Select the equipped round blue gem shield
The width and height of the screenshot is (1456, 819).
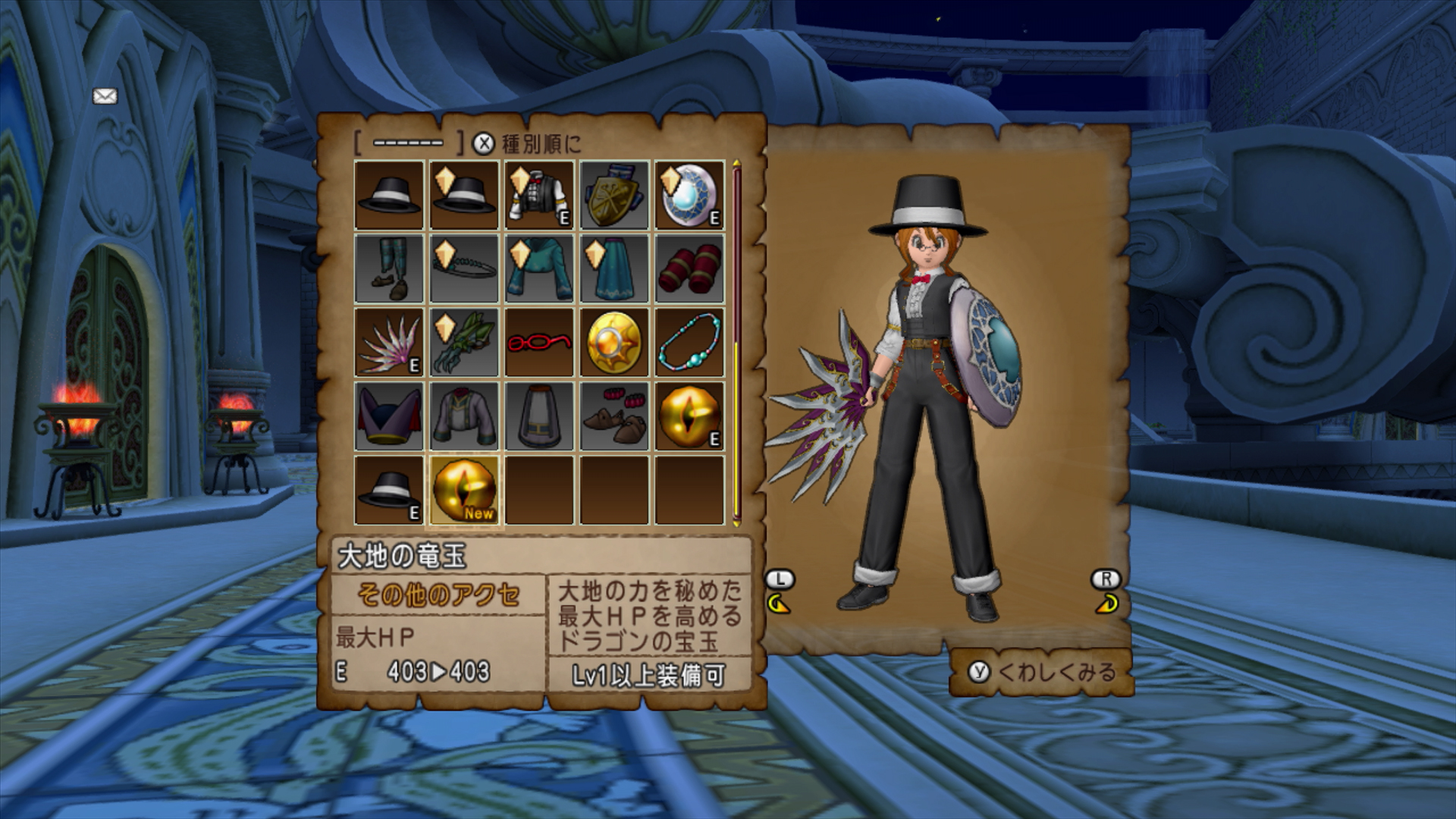click(689, 195)
